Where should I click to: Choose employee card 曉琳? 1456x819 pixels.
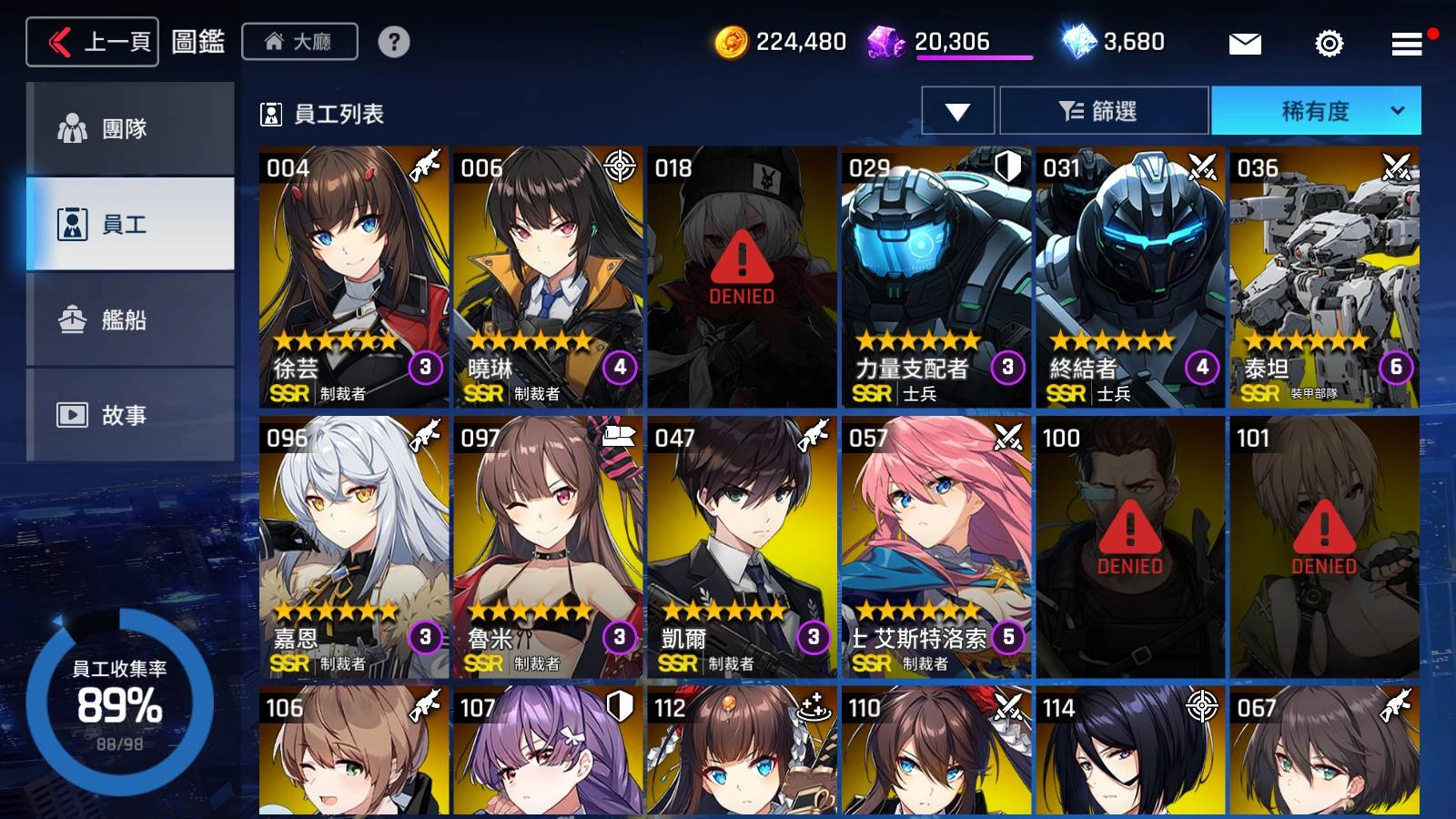click(547, 276)
